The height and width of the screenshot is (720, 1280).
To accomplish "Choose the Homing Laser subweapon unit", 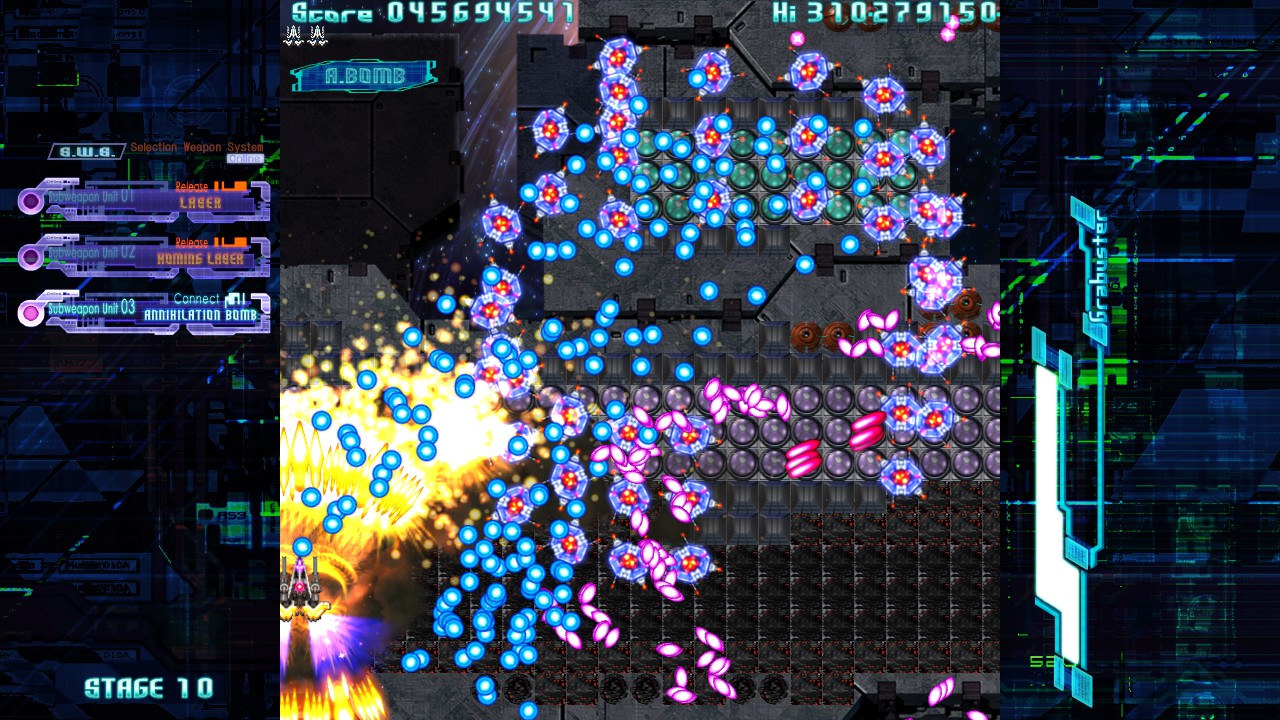I will (x=145, y=256).
